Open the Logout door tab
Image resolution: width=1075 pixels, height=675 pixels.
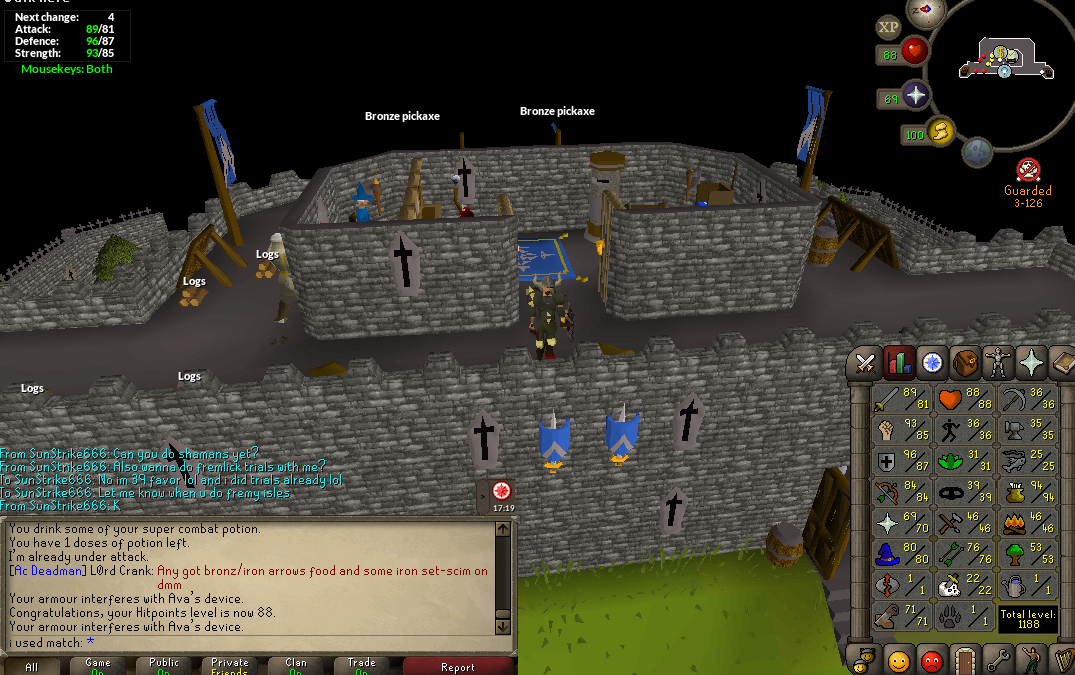[x=964, y=660]
